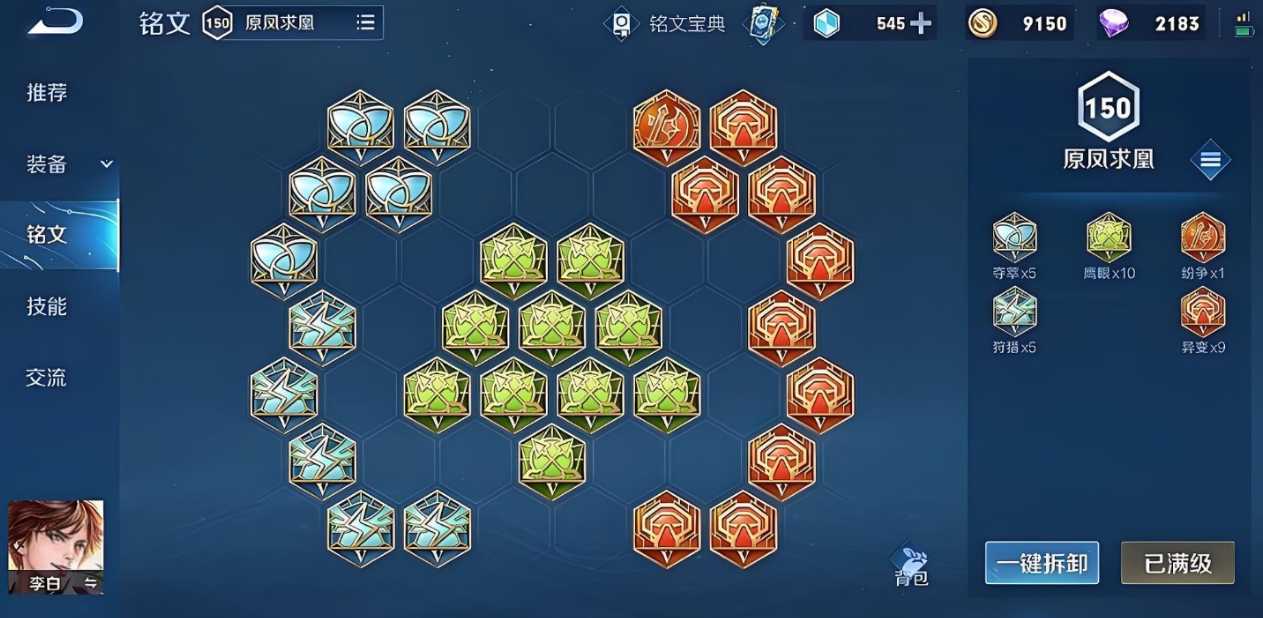The height and width of the screenshot is (618, 1263).
Task: Open the card pack icon beside 铭文宝典
Action: (765, 24)
